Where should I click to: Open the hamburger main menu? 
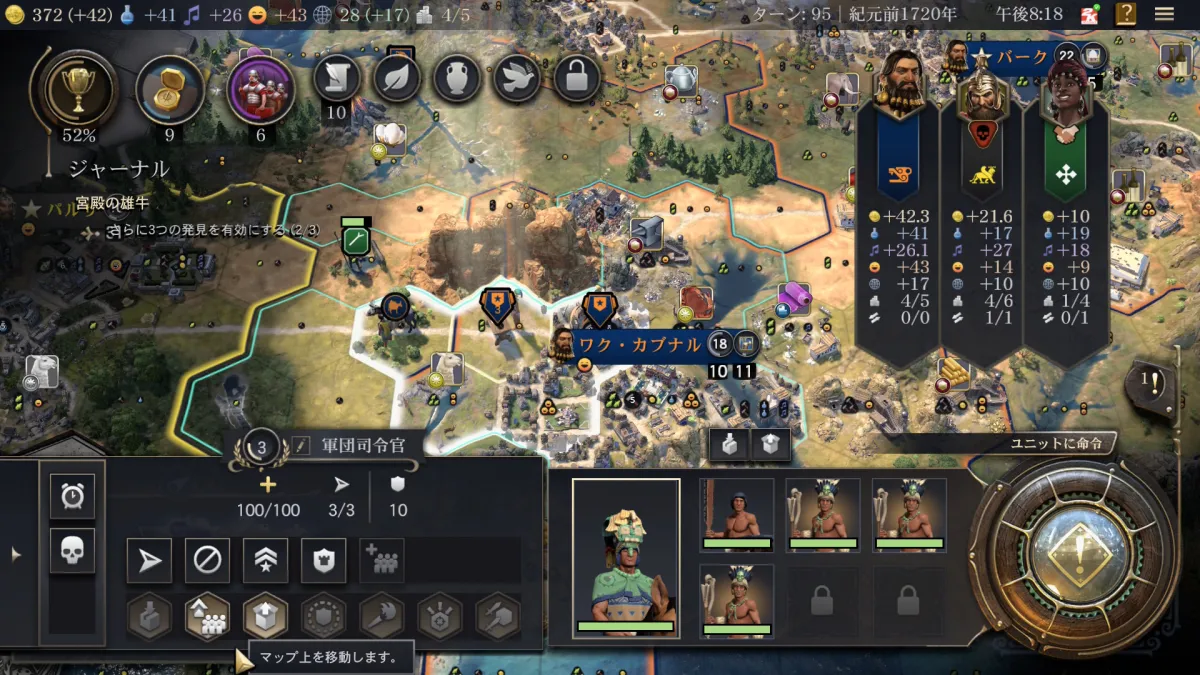(1164, 14)
